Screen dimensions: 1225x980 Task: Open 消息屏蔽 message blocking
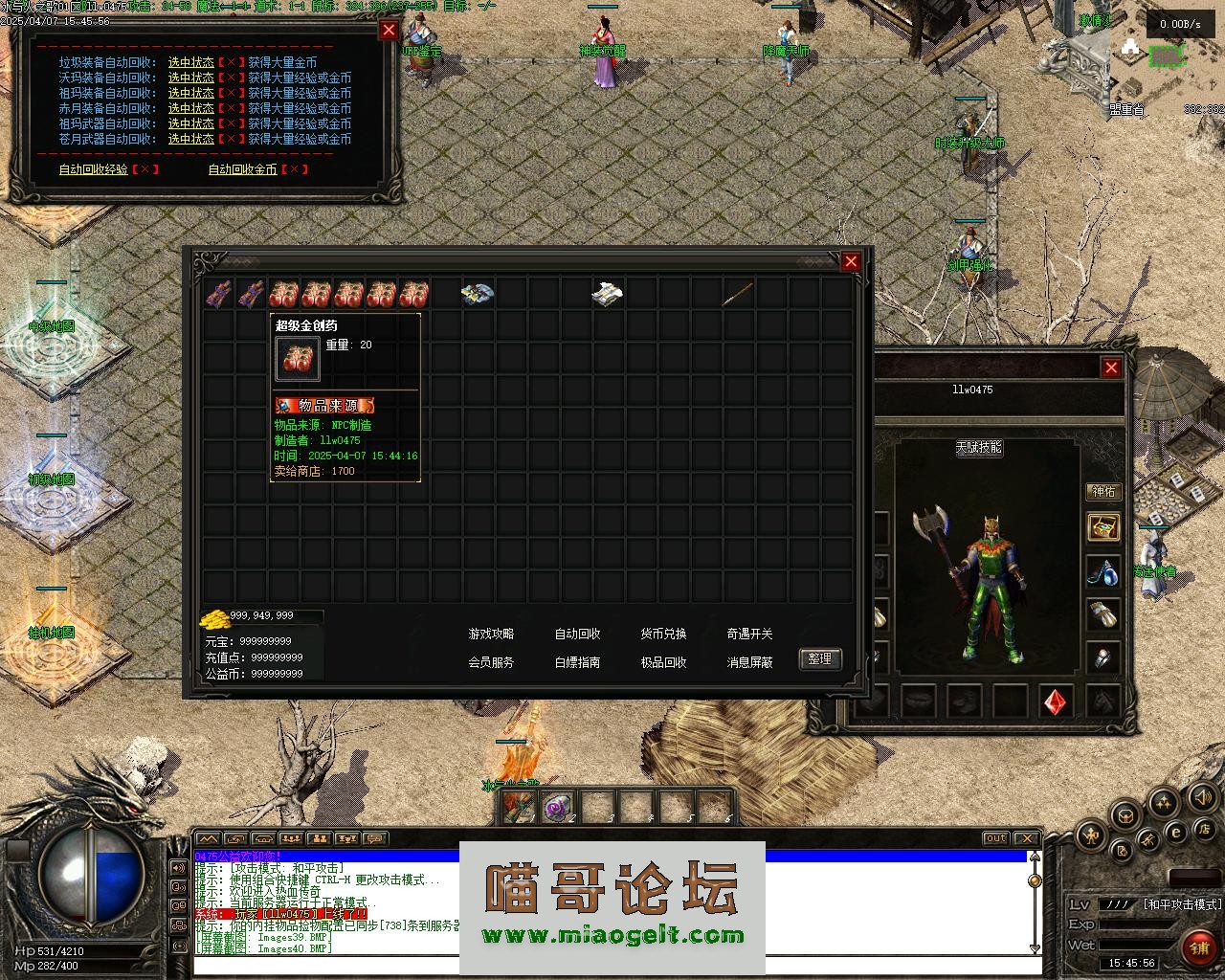[x=749, y=662]
